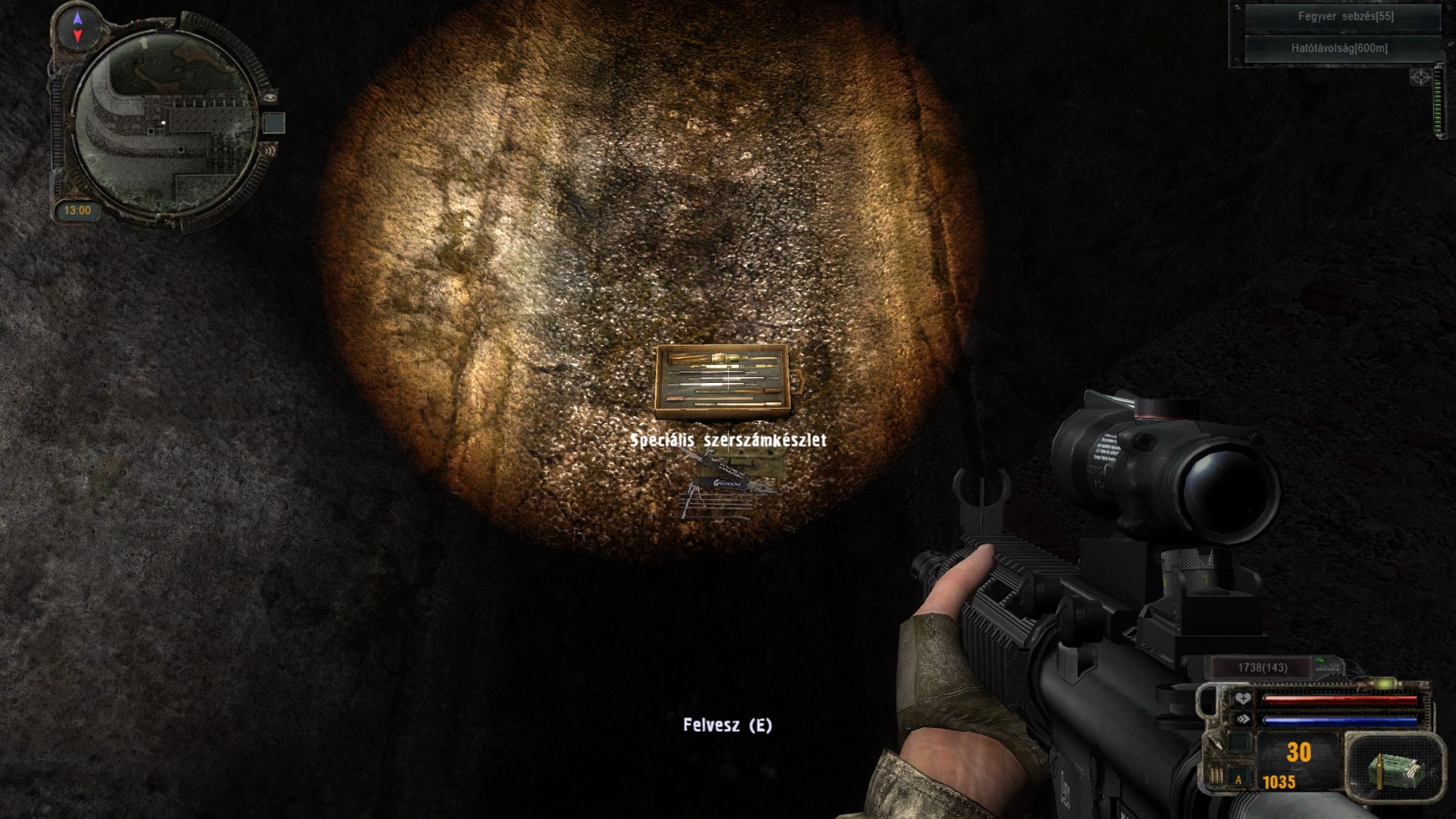The width and height of the screenshot is (1456, 819).
Task: Click the circular minimap
Action: pyautogui.click(x=166, y=121)
